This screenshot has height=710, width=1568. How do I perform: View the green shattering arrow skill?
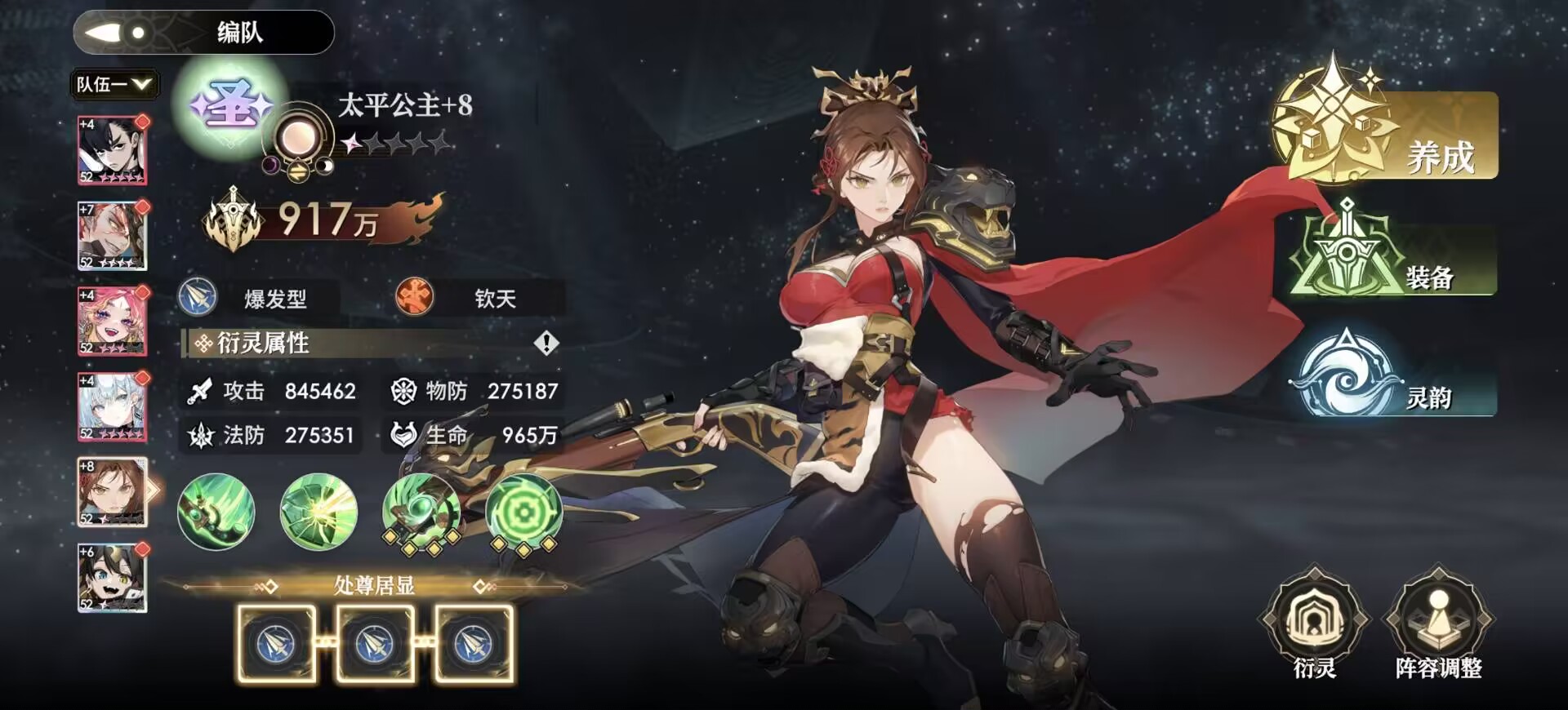[x=318, y=512]
